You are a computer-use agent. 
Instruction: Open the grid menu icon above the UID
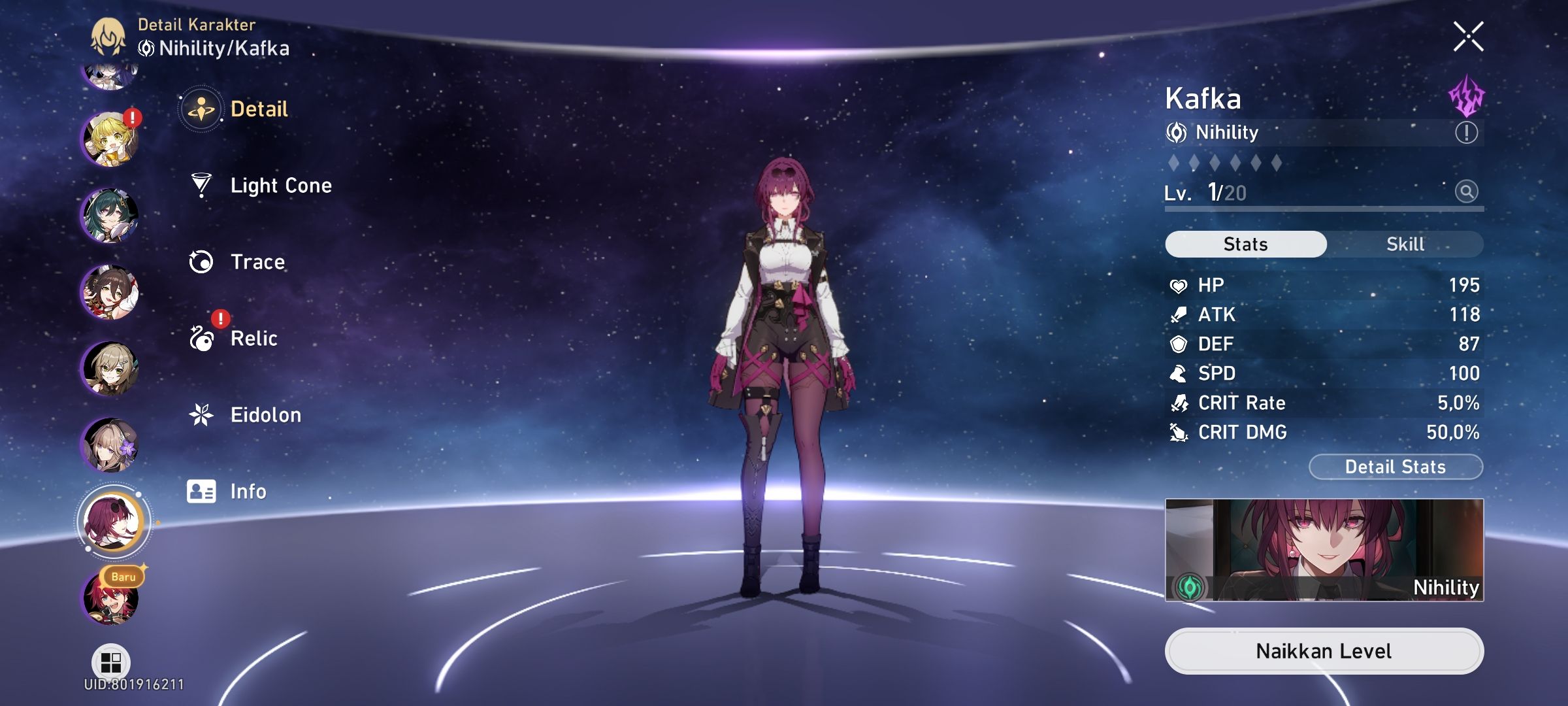111,661
